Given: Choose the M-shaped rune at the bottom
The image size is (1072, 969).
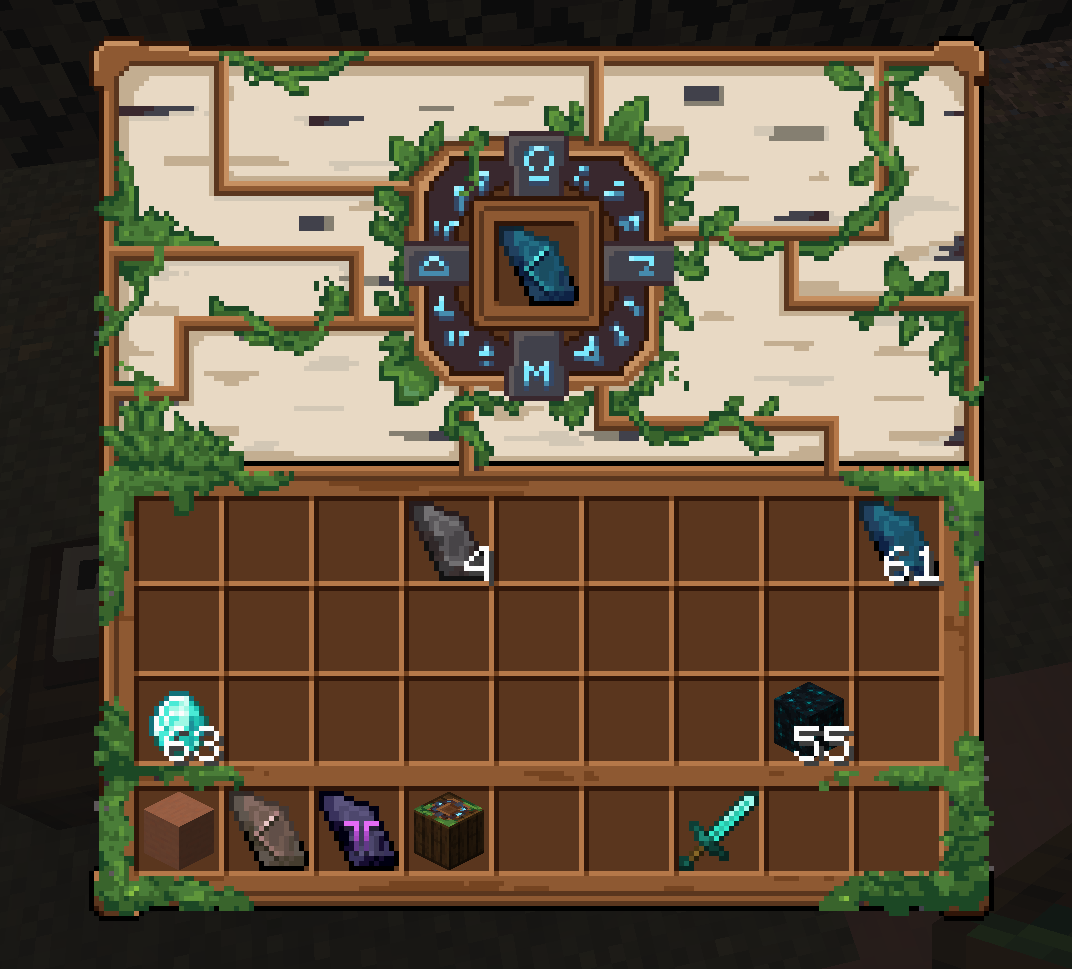Looking at the screenshot, I should [x=537, y=372].
